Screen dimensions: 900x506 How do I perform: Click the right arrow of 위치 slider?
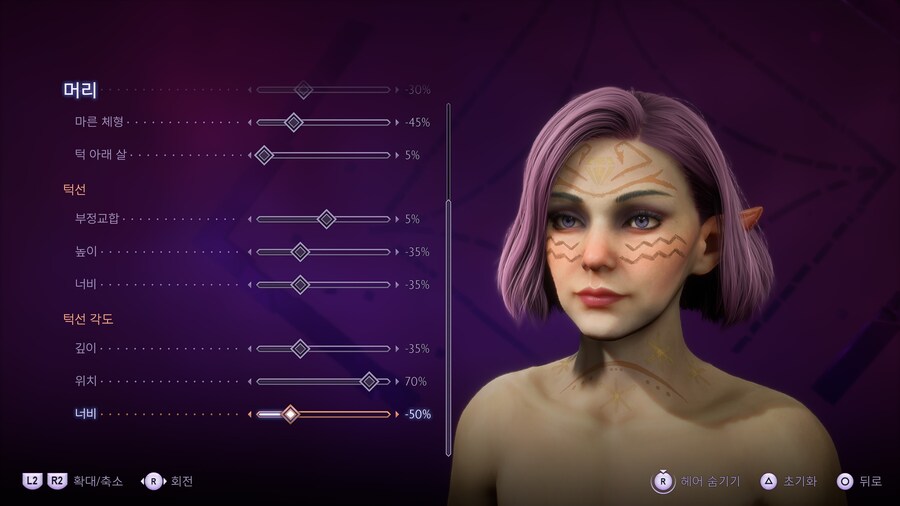tap(396, 381)
